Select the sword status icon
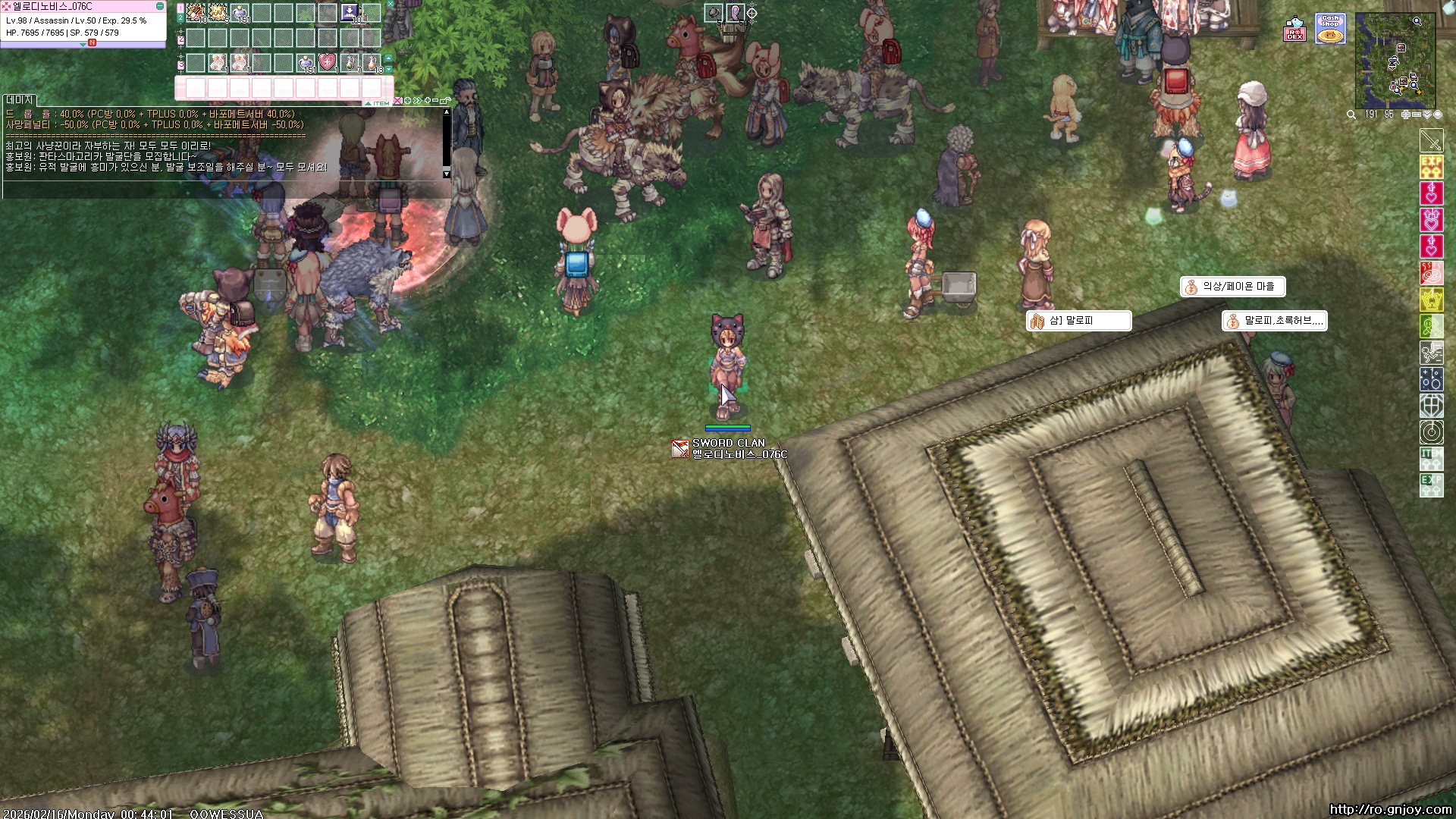1456x819 pixels. pyautogui.click(x=1431, y=141)
